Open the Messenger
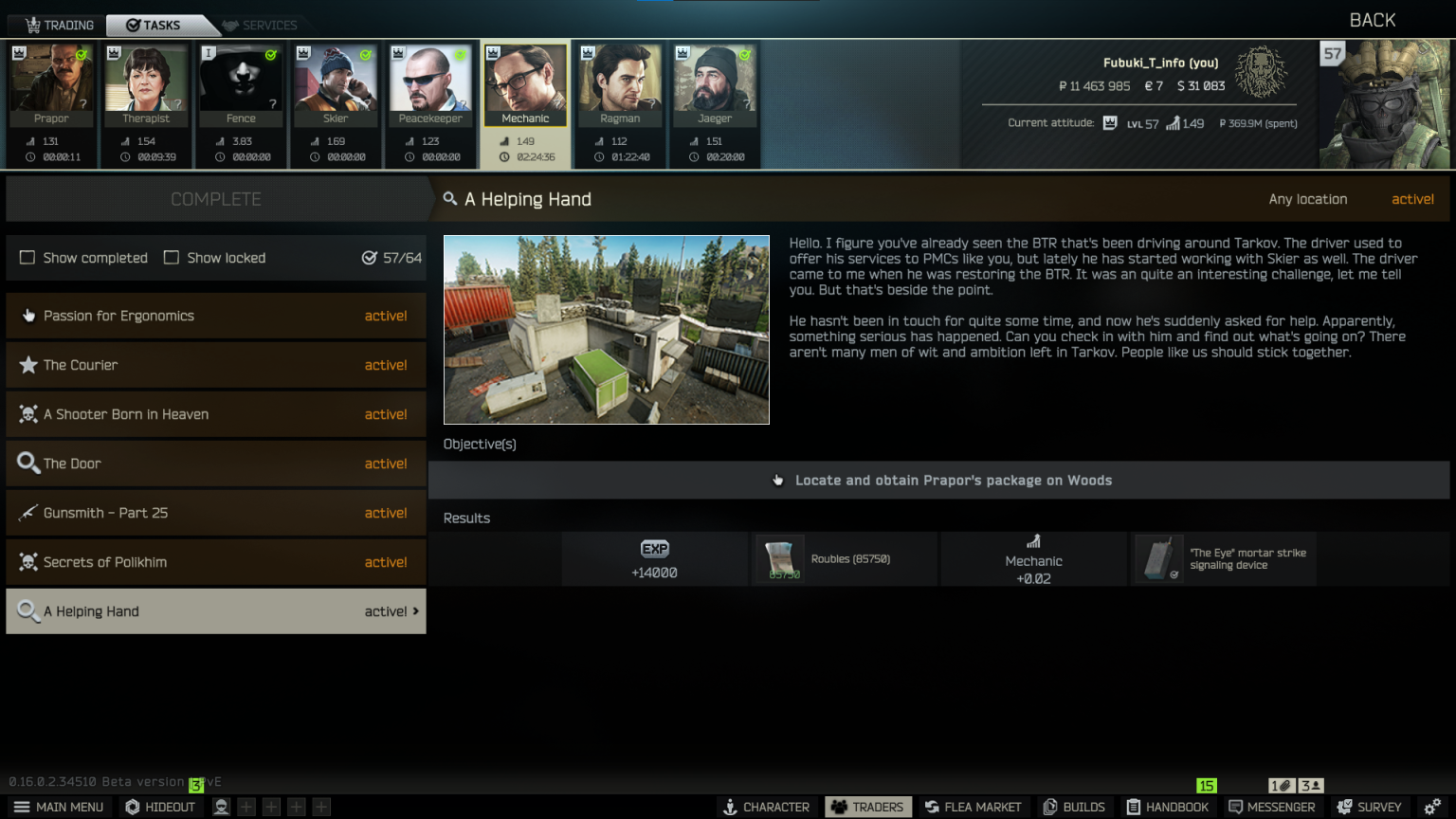Screen dimensions: 1456x819 coord(1271,807)
